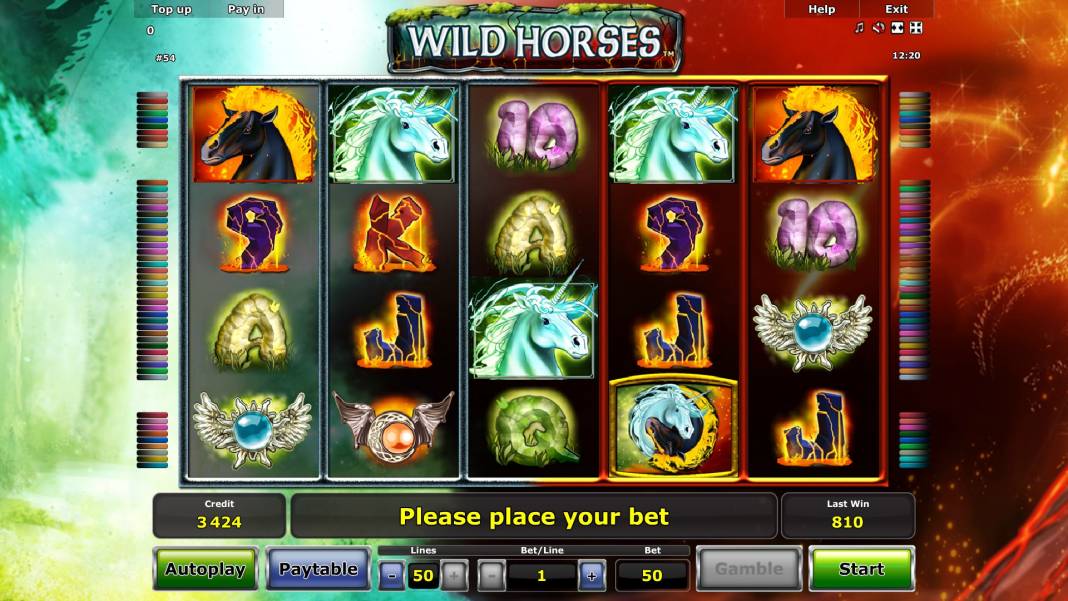The height and width of the screenshot is (601, 1068).
Task: Lower the Bet/Line amount
Action: (x=491, y=575)
